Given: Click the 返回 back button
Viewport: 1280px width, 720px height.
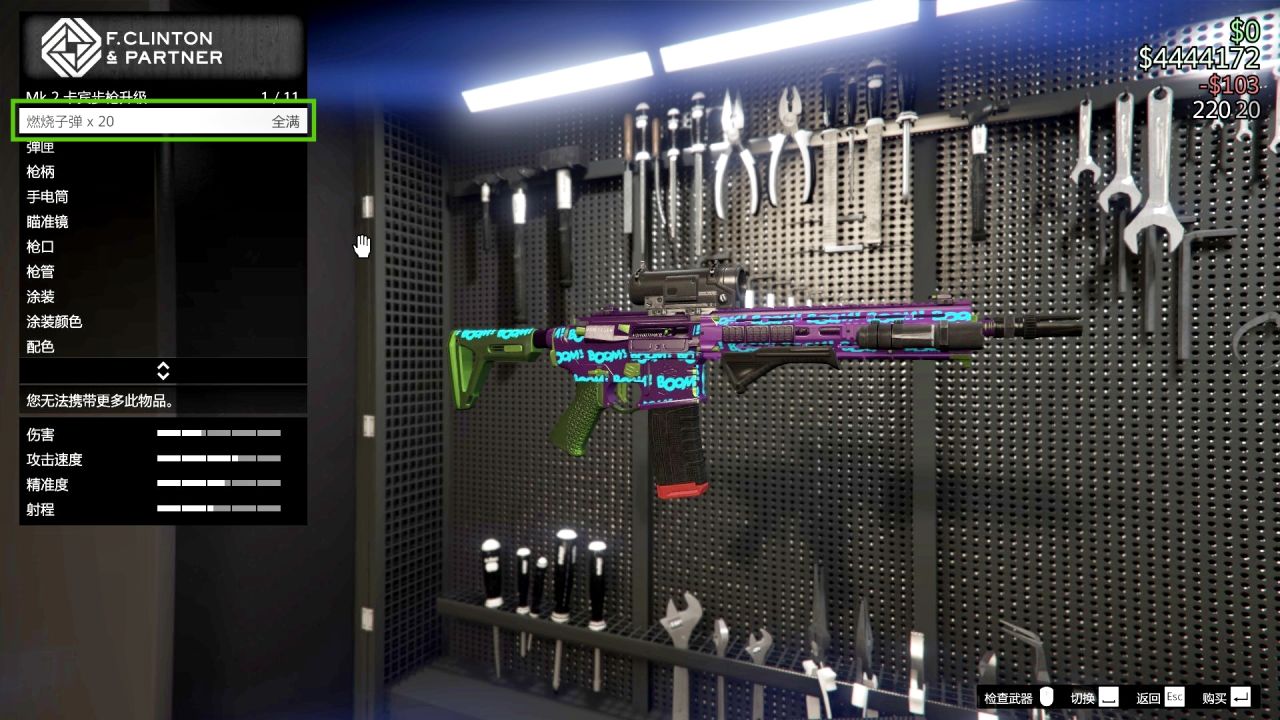Looking at the screenshot, I should [1148, 697].
